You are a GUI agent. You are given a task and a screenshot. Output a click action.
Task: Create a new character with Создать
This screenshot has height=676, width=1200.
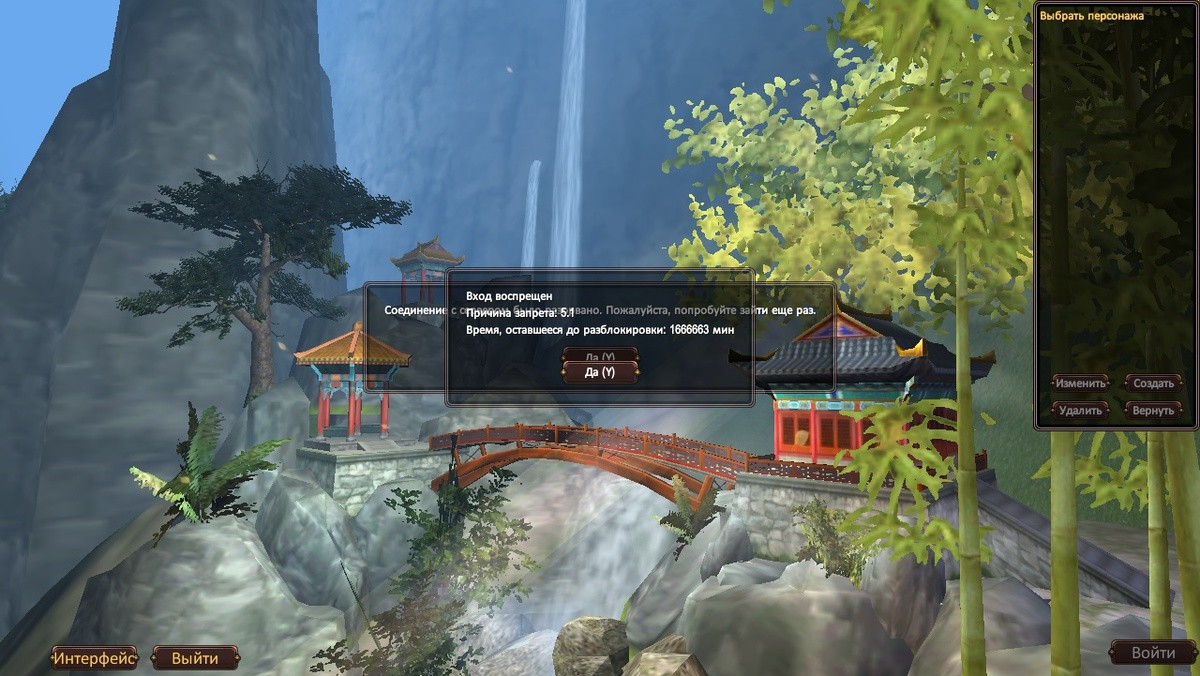pos(1153,383)
